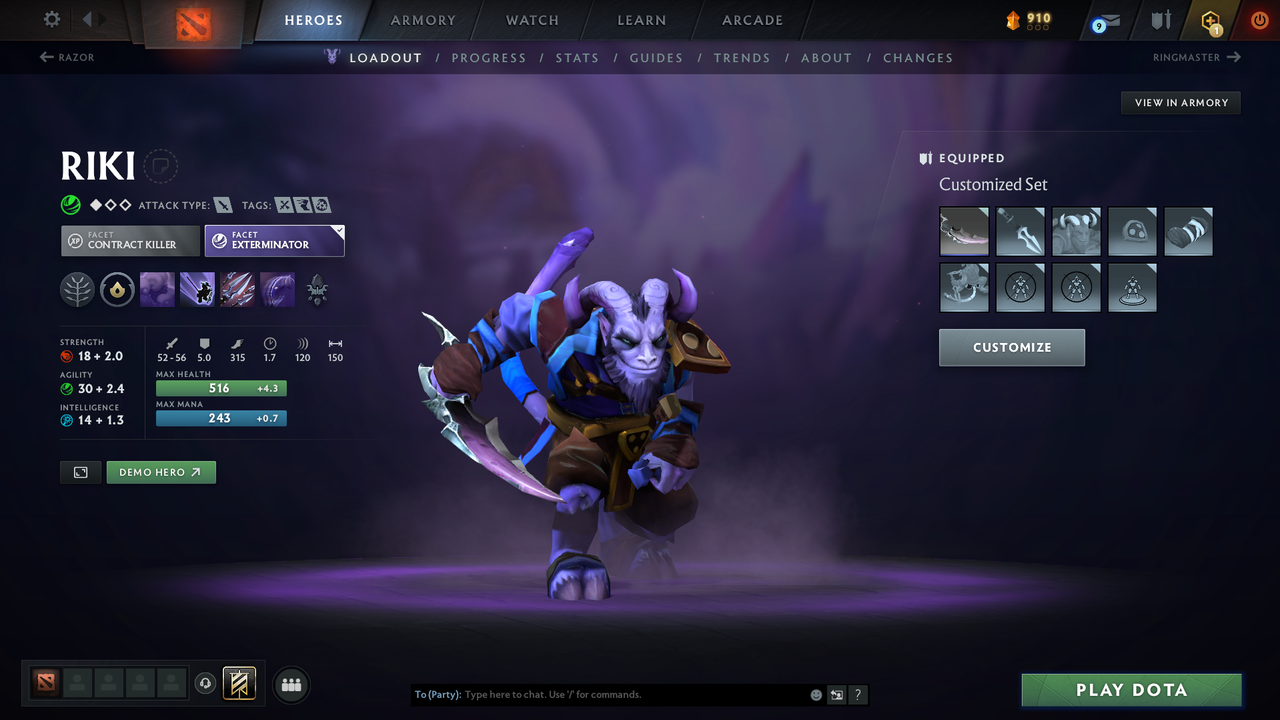Select the Smoke Screen ability icon
Image resolution: width=1280 pixels, height=720 pixels.
156,290
